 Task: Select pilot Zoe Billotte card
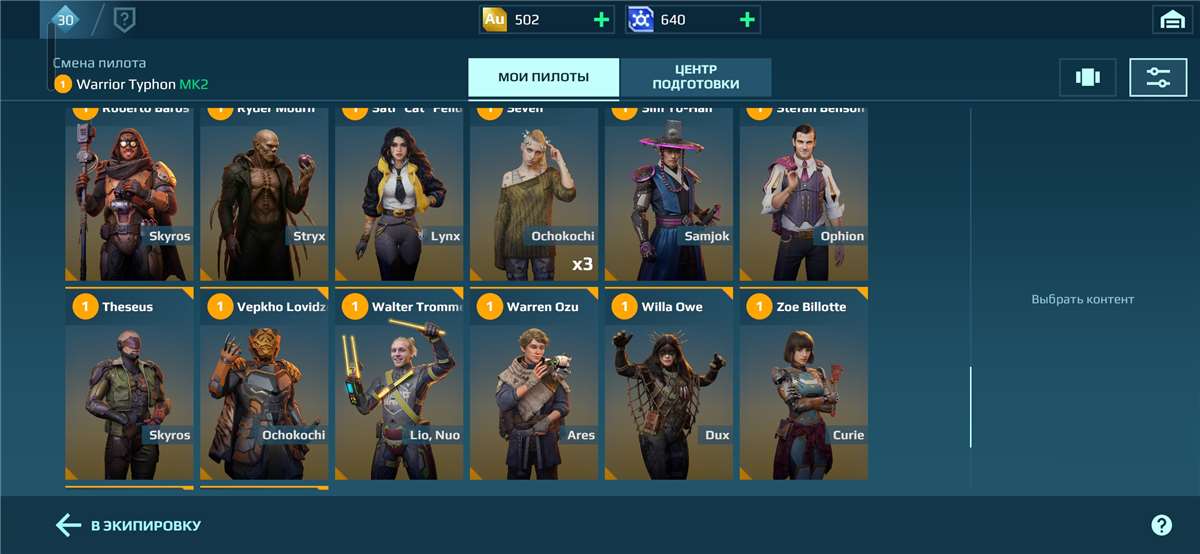point(803,385)
